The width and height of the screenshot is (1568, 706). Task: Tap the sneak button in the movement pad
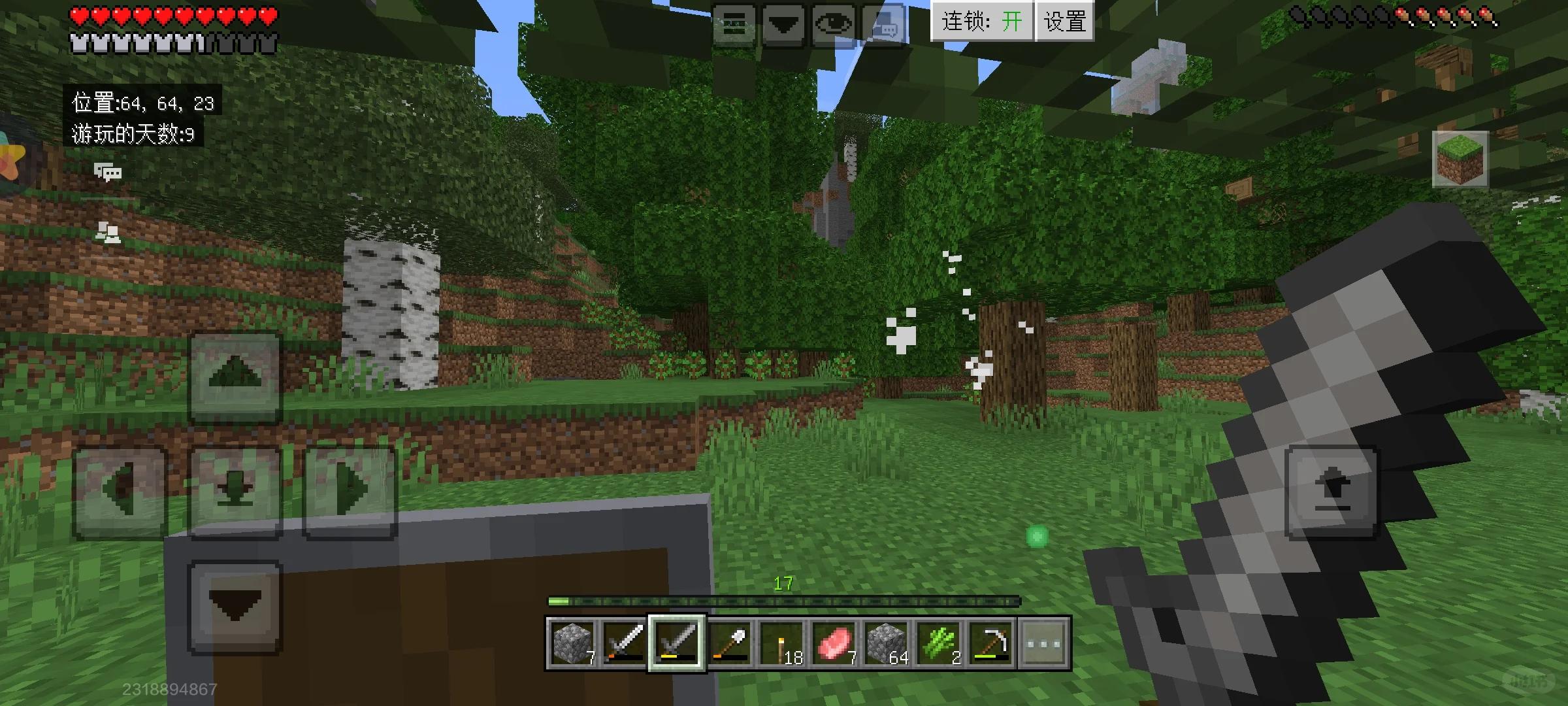click(x=235, y=492)
